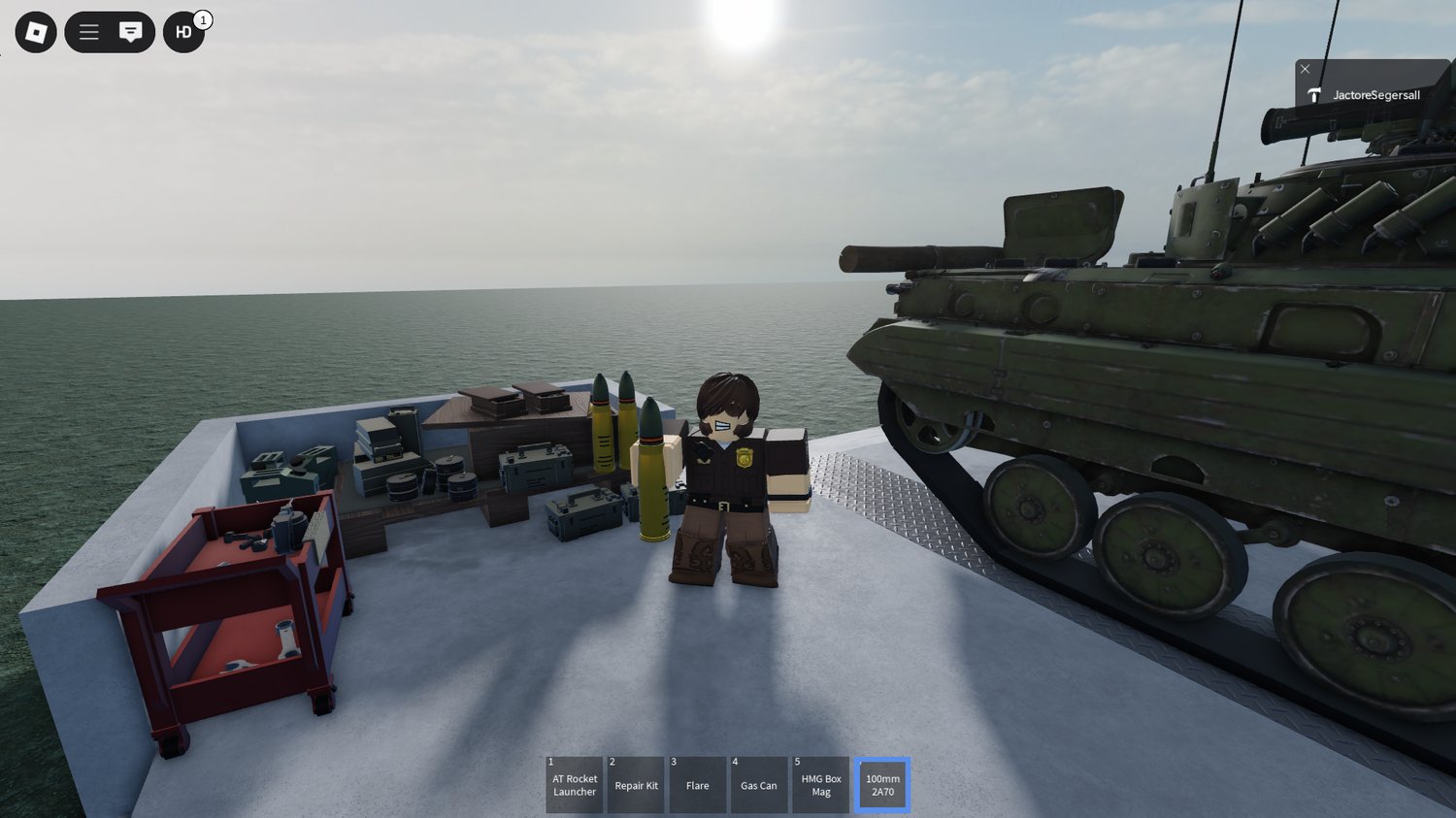Select the Gas Can in slot 4

pyautogui.click(x=759, y=784)
